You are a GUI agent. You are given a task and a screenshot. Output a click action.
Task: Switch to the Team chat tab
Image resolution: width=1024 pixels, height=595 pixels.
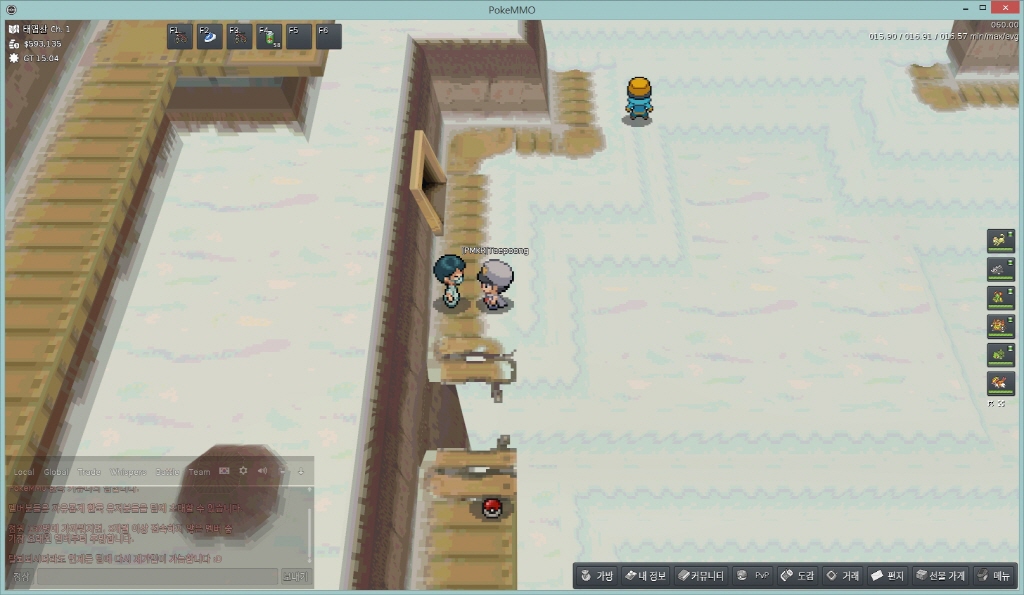[x=200, y=472]
